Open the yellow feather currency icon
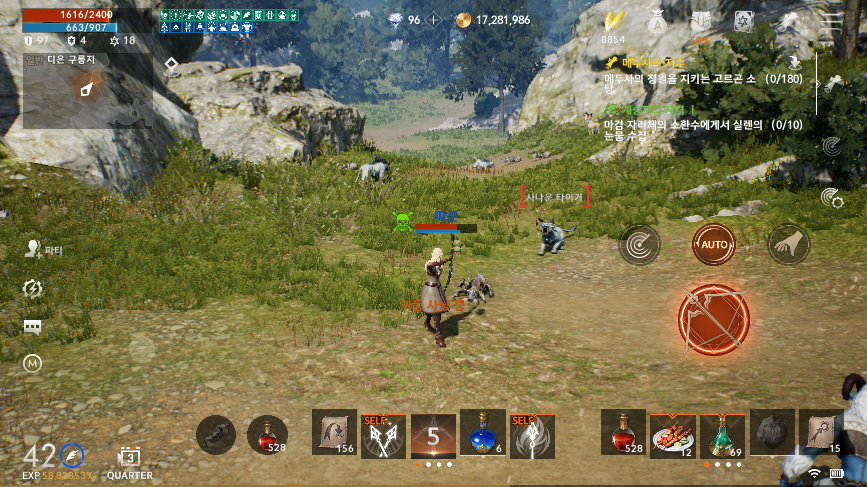 coord(614,21)
